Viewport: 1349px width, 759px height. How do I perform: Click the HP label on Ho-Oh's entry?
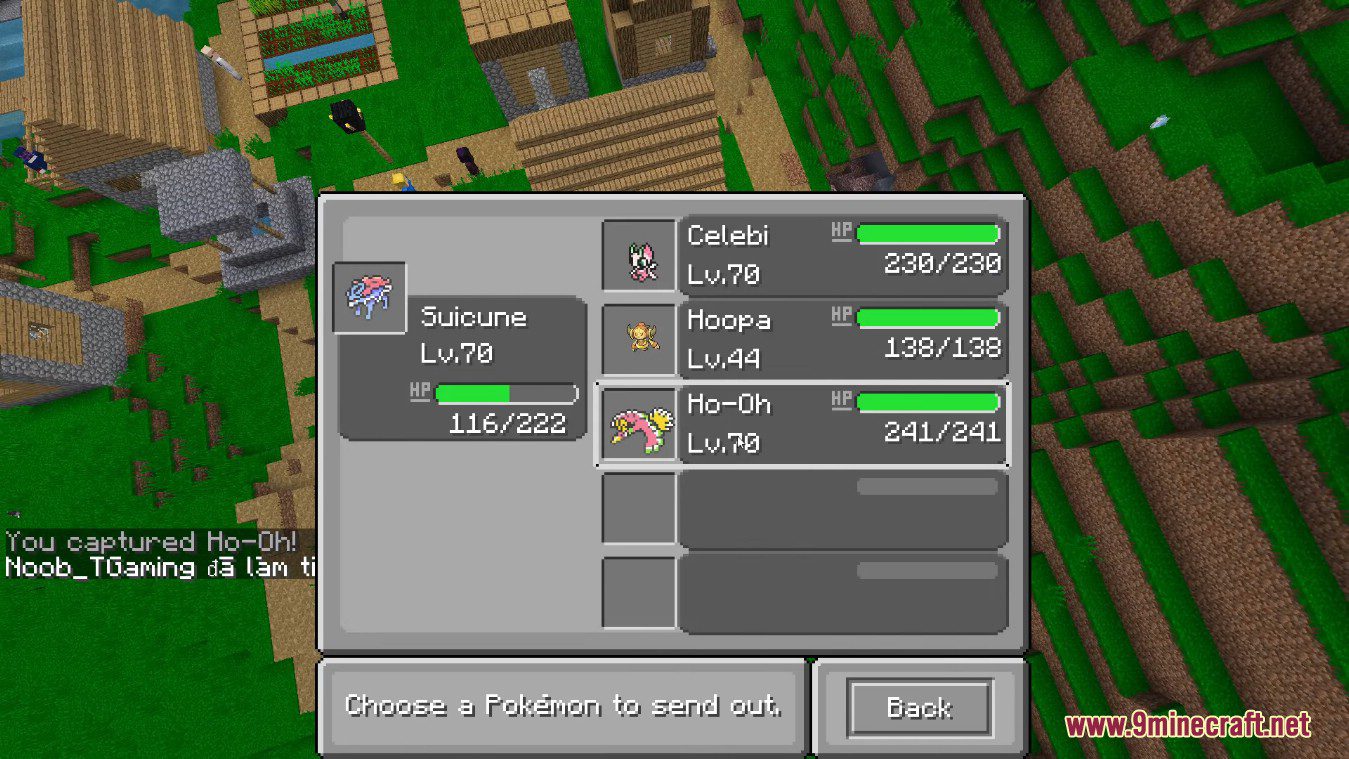(x=841, y=400)
